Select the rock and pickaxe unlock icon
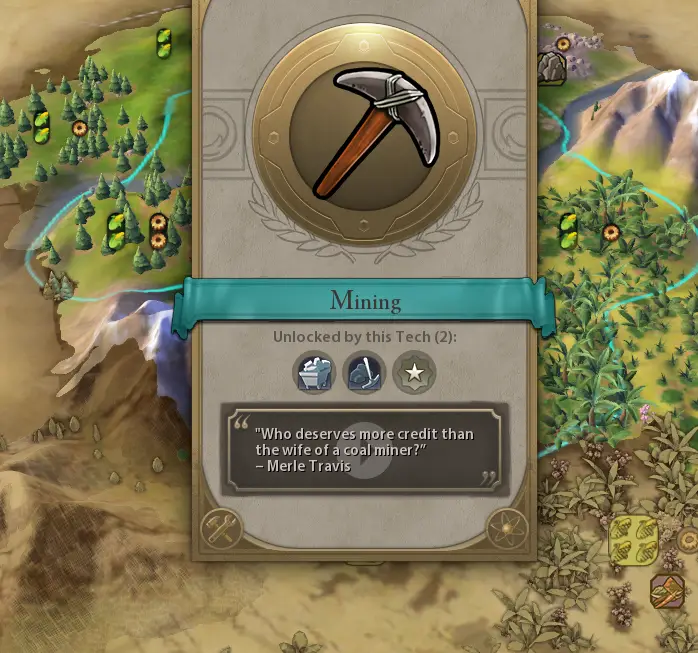 click(x=363, y=373)
